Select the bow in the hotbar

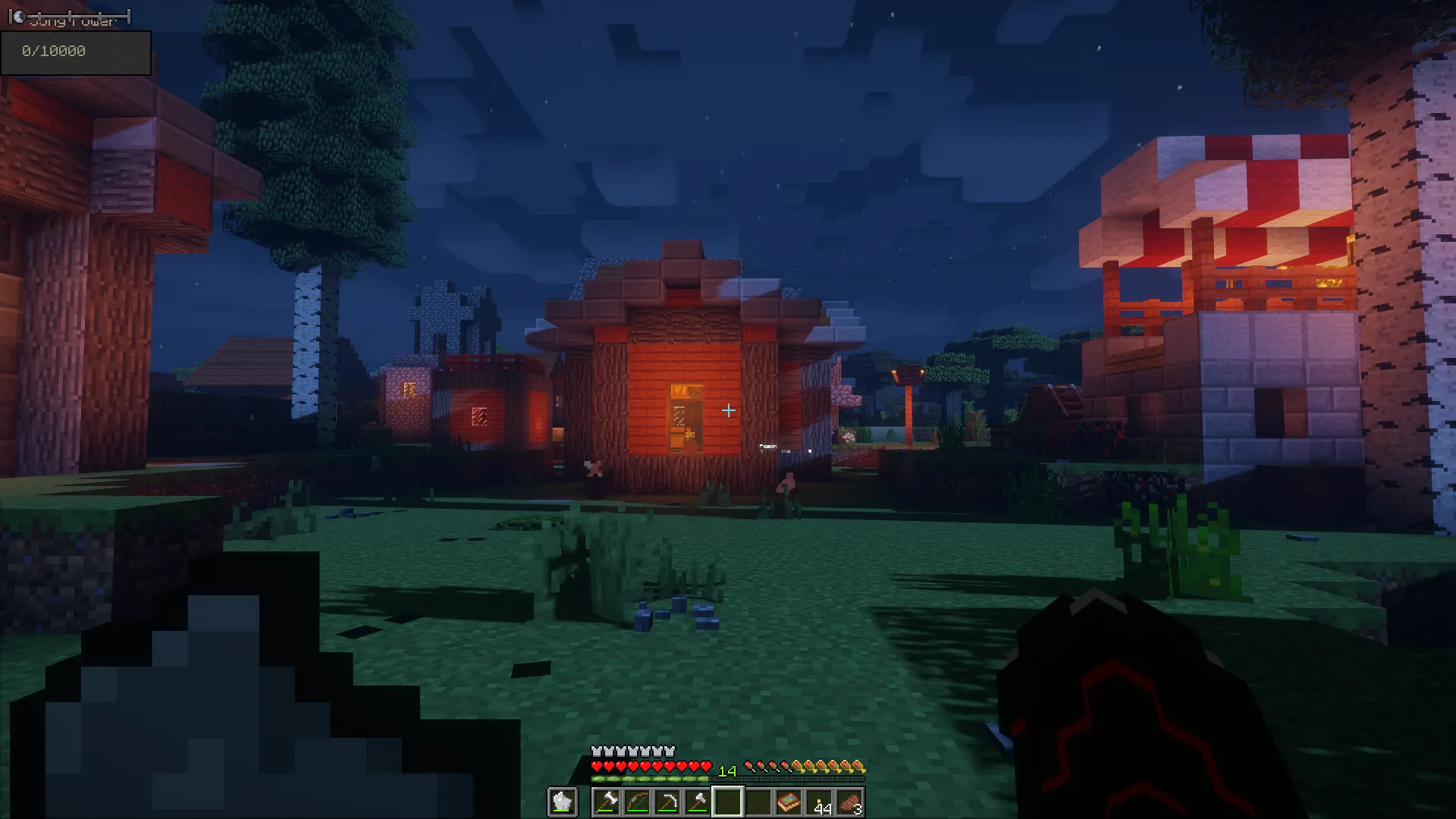[x=638, y=801]
